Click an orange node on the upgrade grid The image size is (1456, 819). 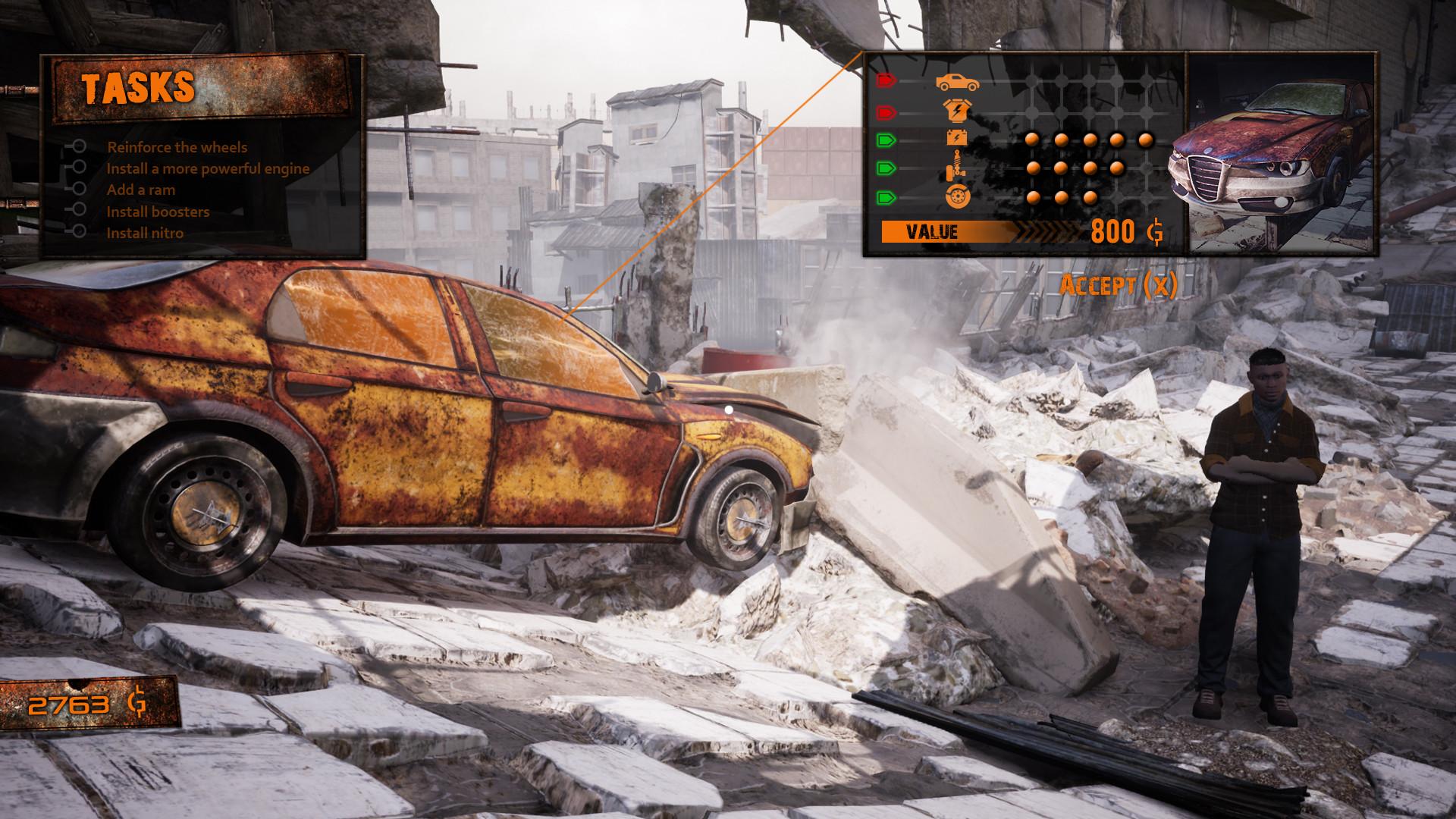click(x=1031, y=139)
